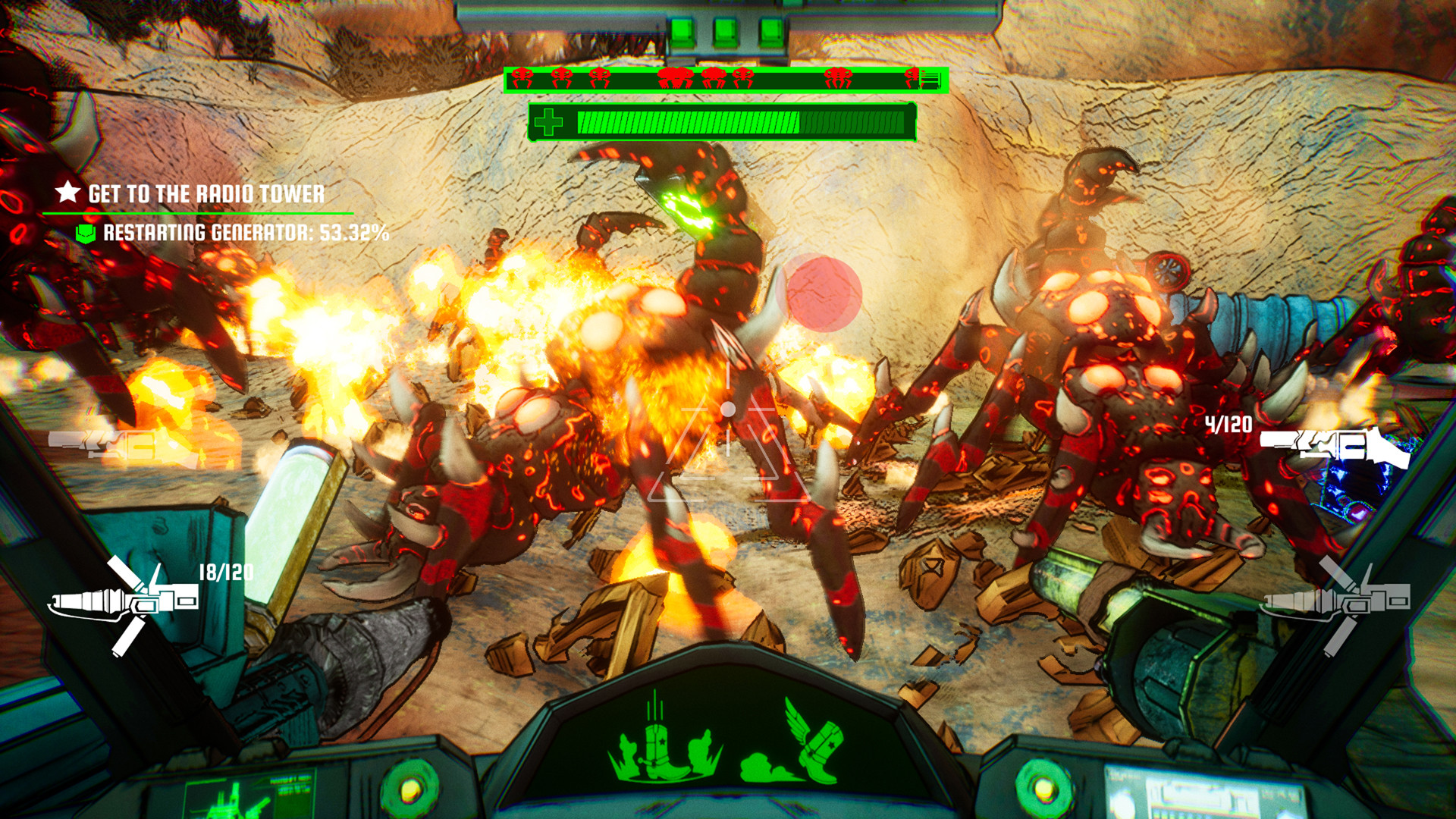
Task: Click the red spider enemy wave tracker
Action: pyautogui.click(x=725, y=78)
